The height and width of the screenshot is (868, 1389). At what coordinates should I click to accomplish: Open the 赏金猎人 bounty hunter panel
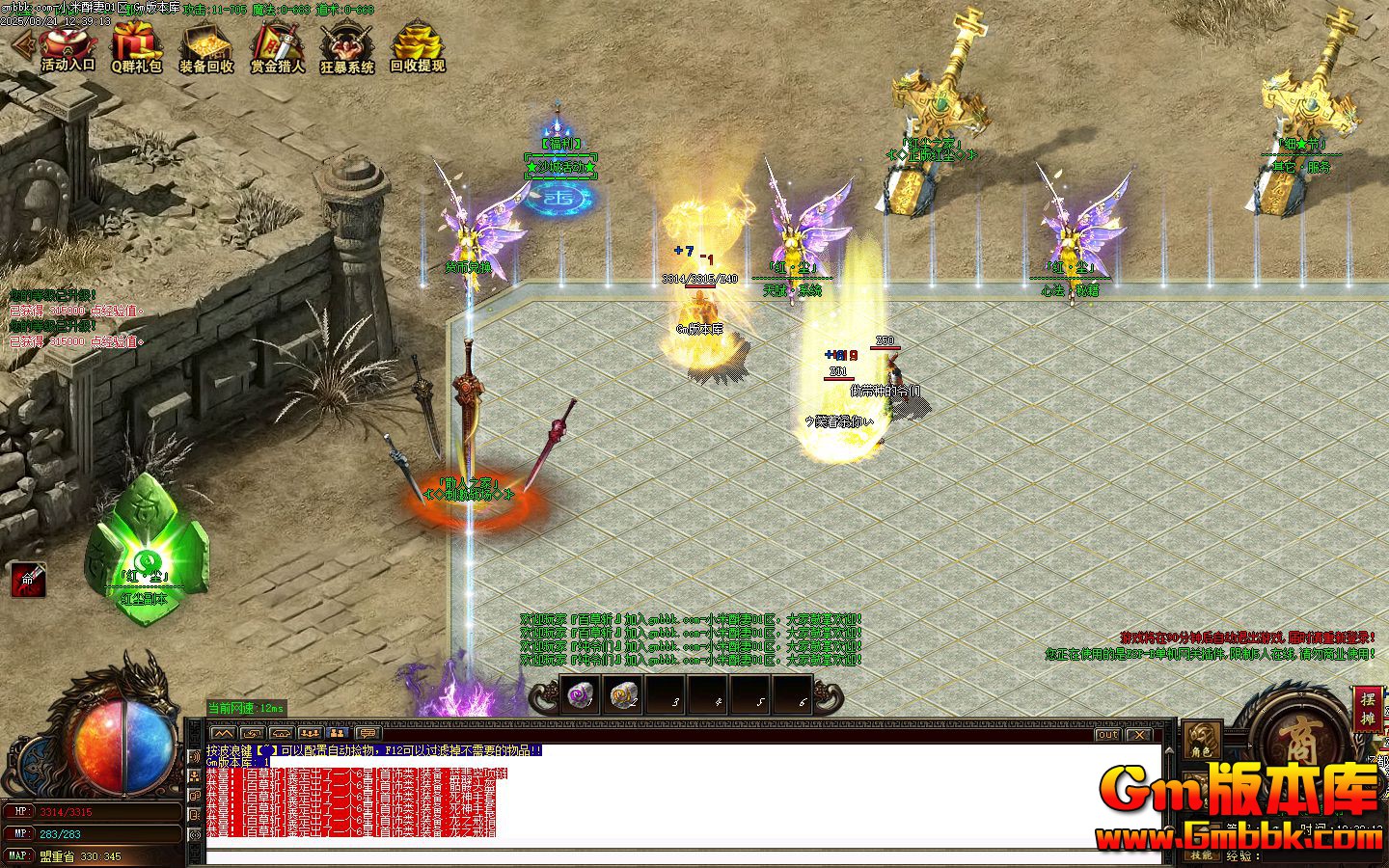pos(277,48)
